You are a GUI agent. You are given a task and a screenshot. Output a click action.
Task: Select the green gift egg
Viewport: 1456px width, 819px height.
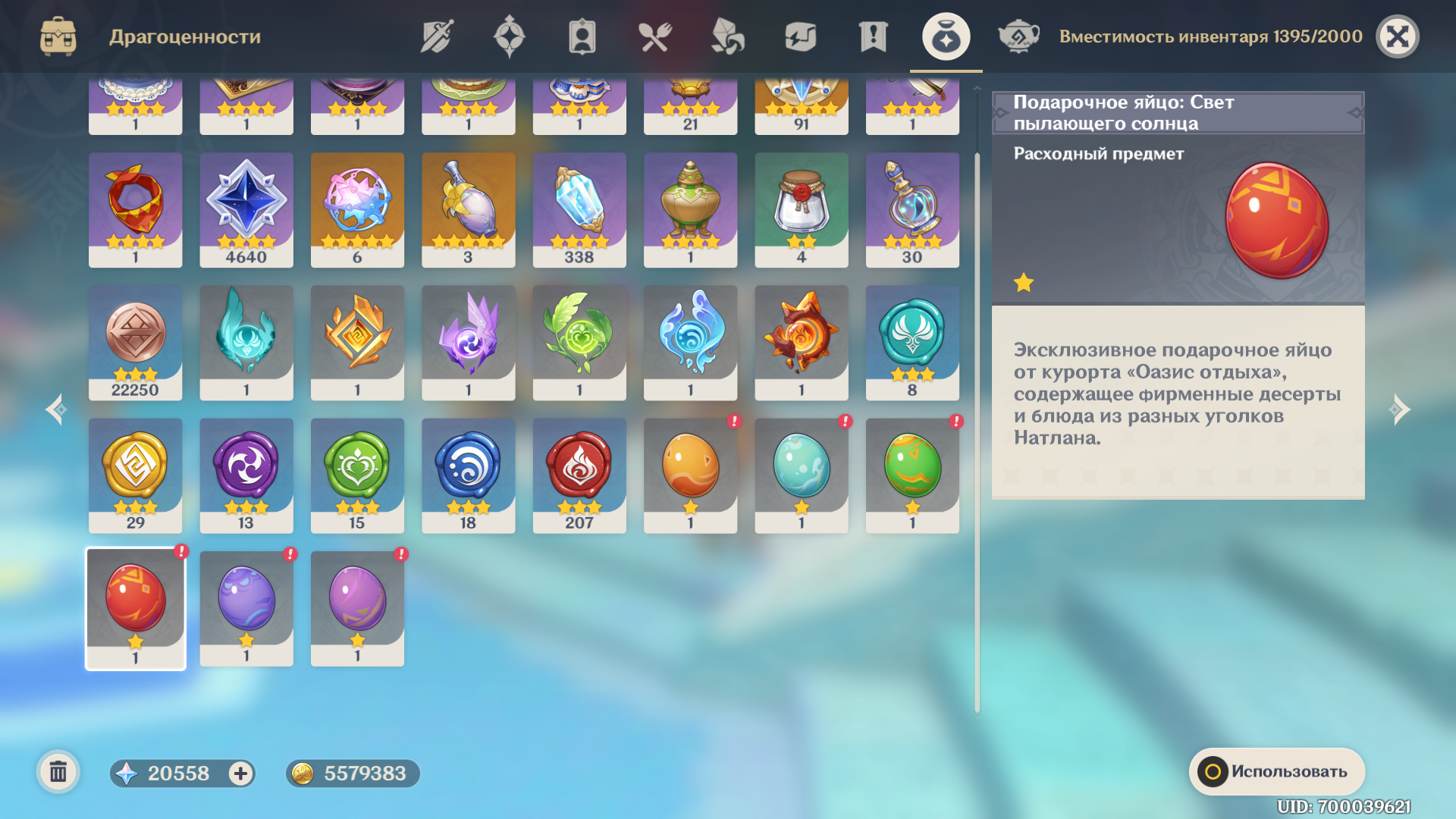pos(912,474)
